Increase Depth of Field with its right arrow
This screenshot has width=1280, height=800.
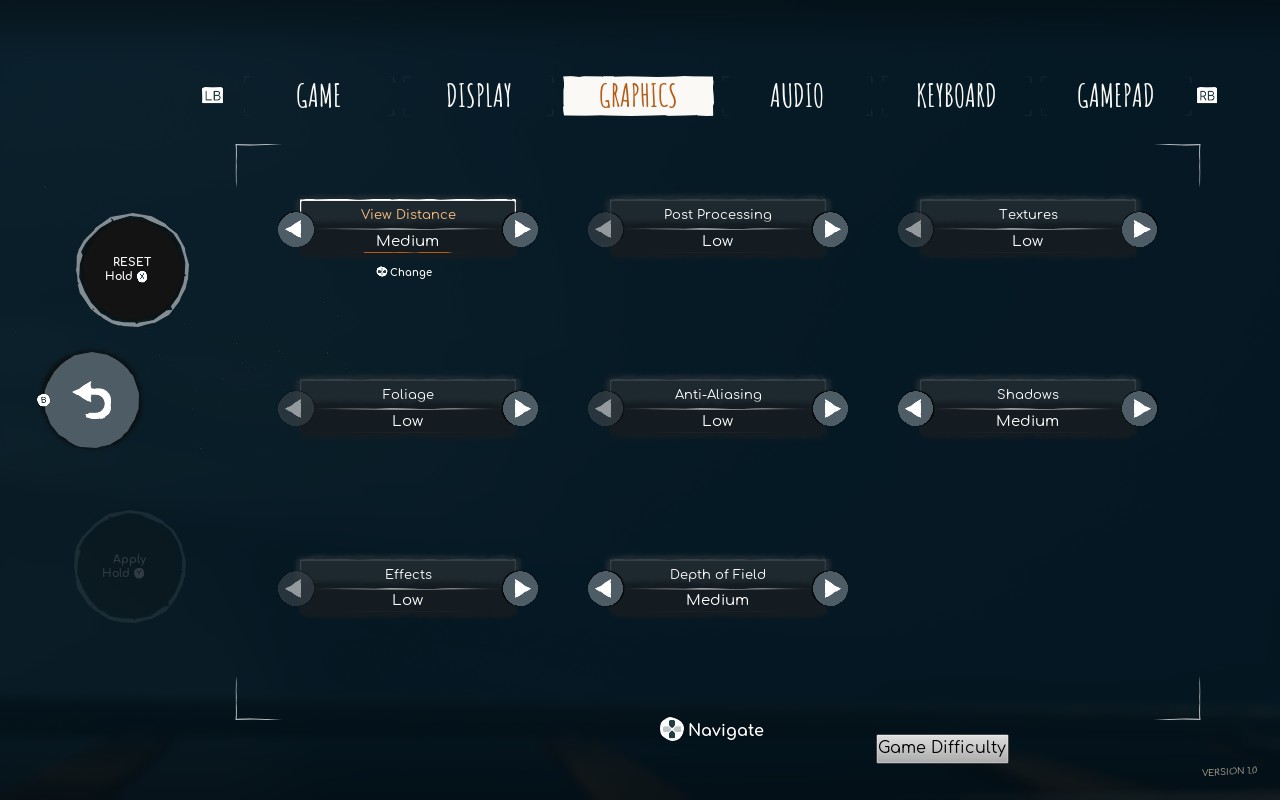tap(830, 588)
